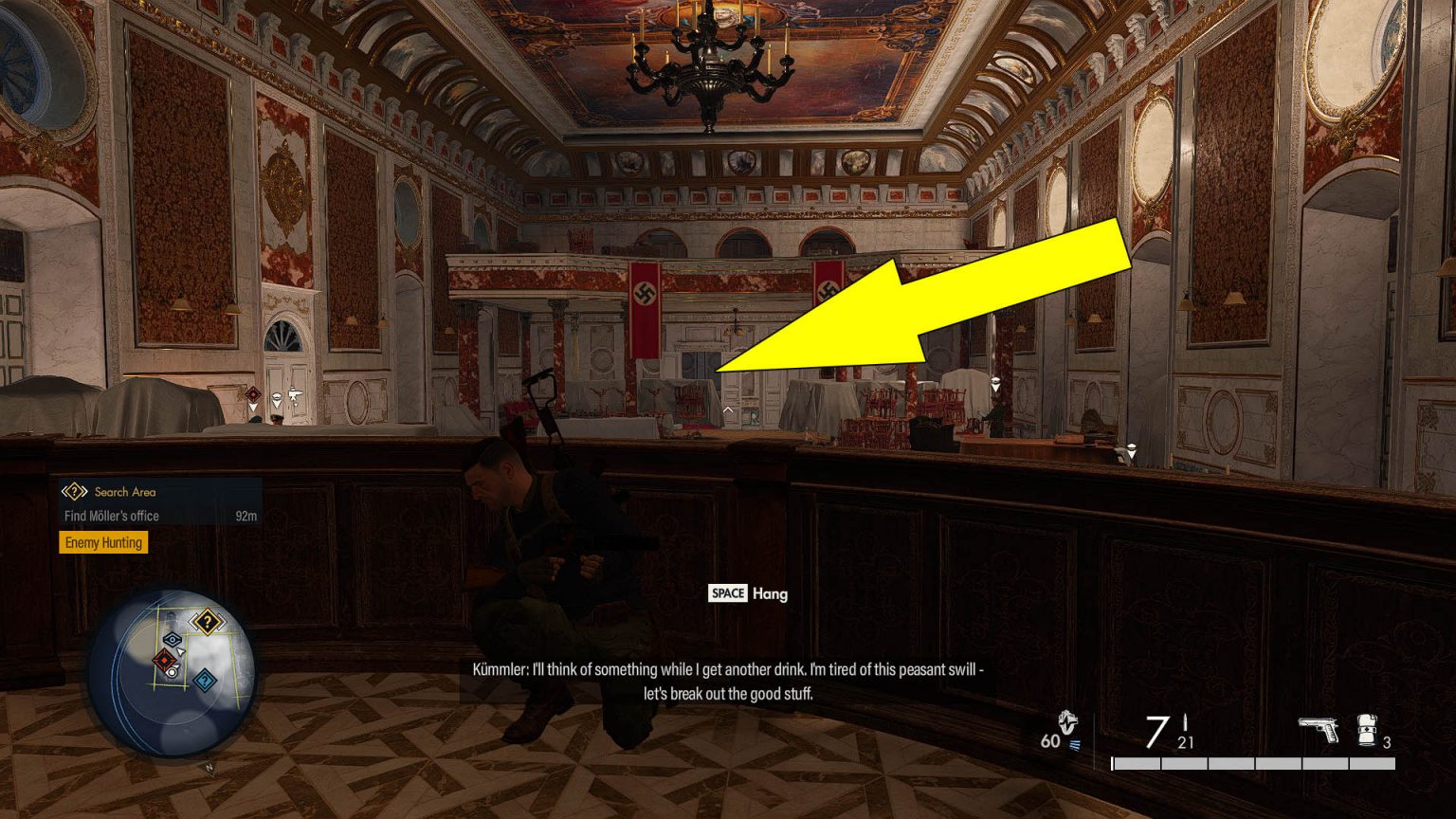Click the Find Möller's office objective text
This screenshot has width=1456, height=819.
112,516
